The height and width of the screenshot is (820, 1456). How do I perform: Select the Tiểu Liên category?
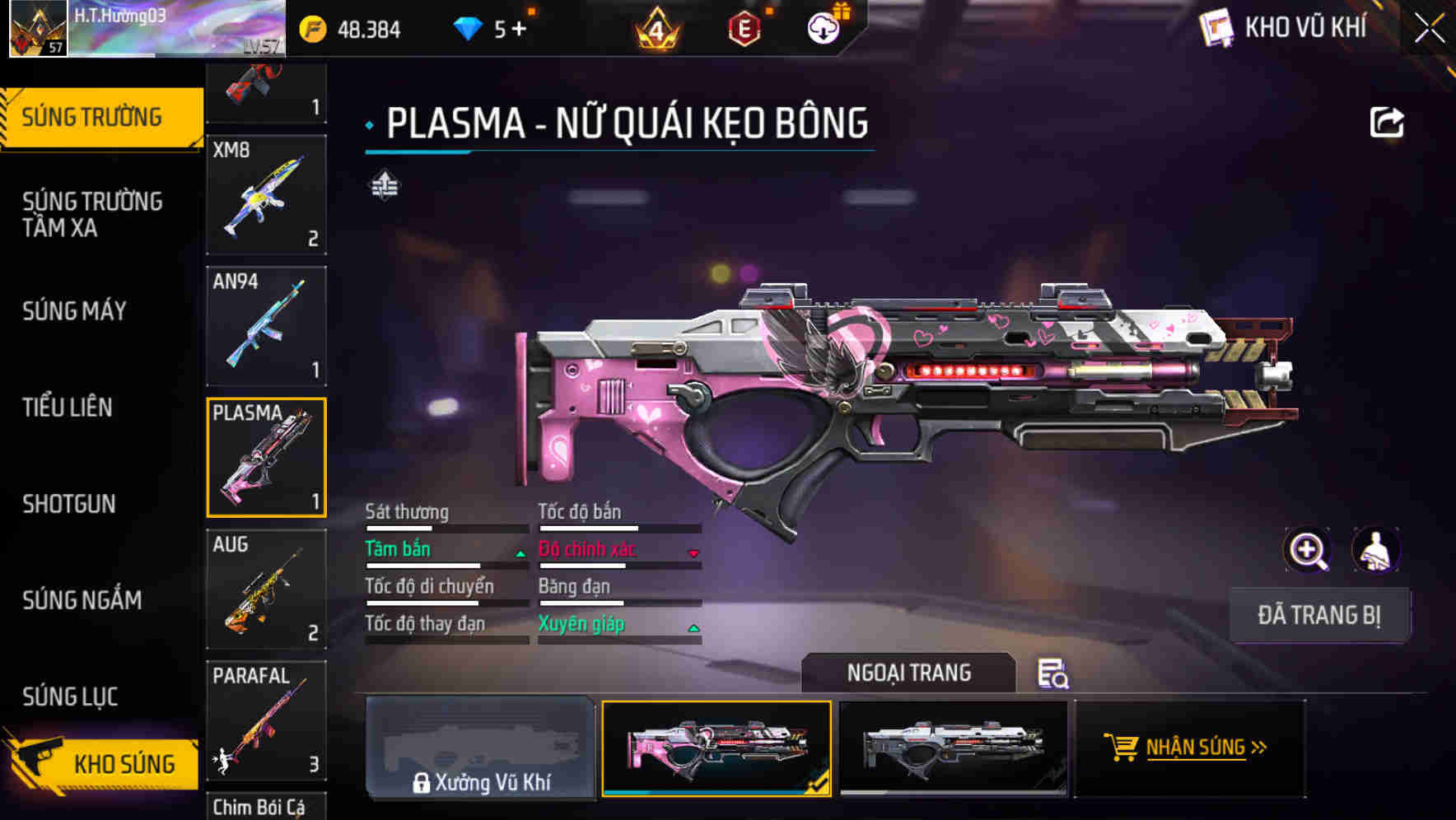coord(68,408)
